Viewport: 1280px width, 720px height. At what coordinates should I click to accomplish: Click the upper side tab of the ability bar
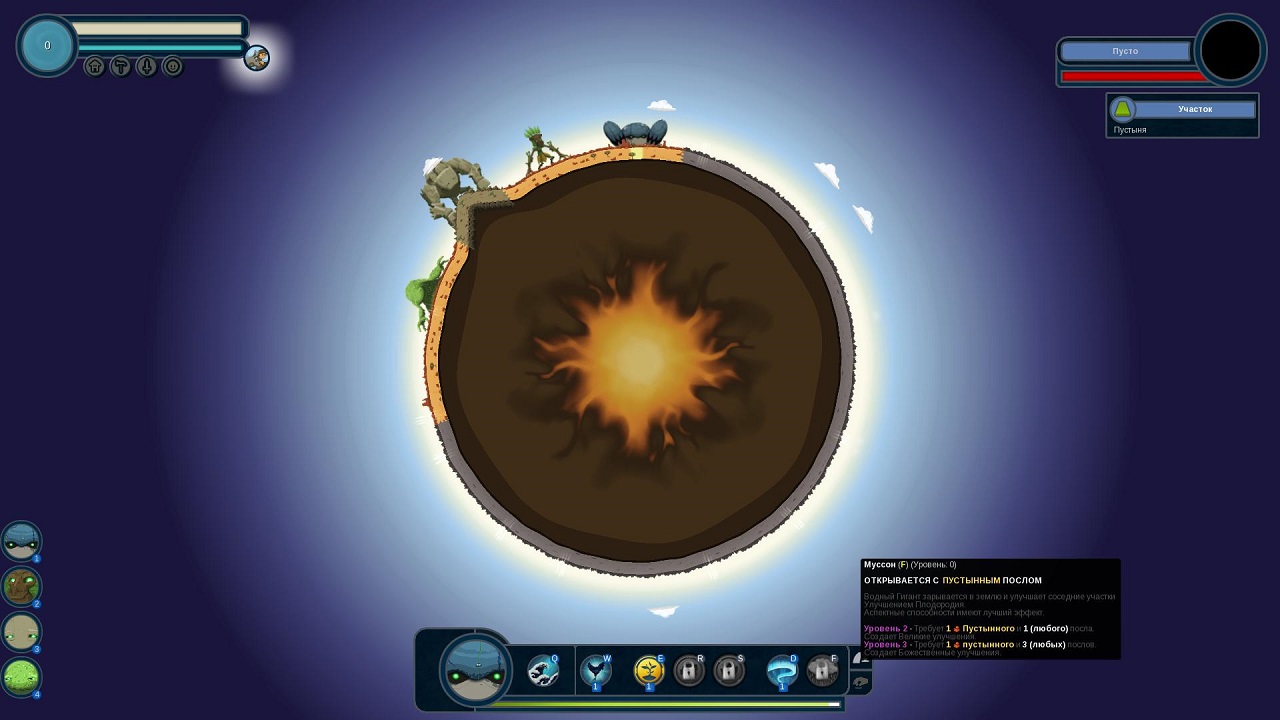pos(860,657)
